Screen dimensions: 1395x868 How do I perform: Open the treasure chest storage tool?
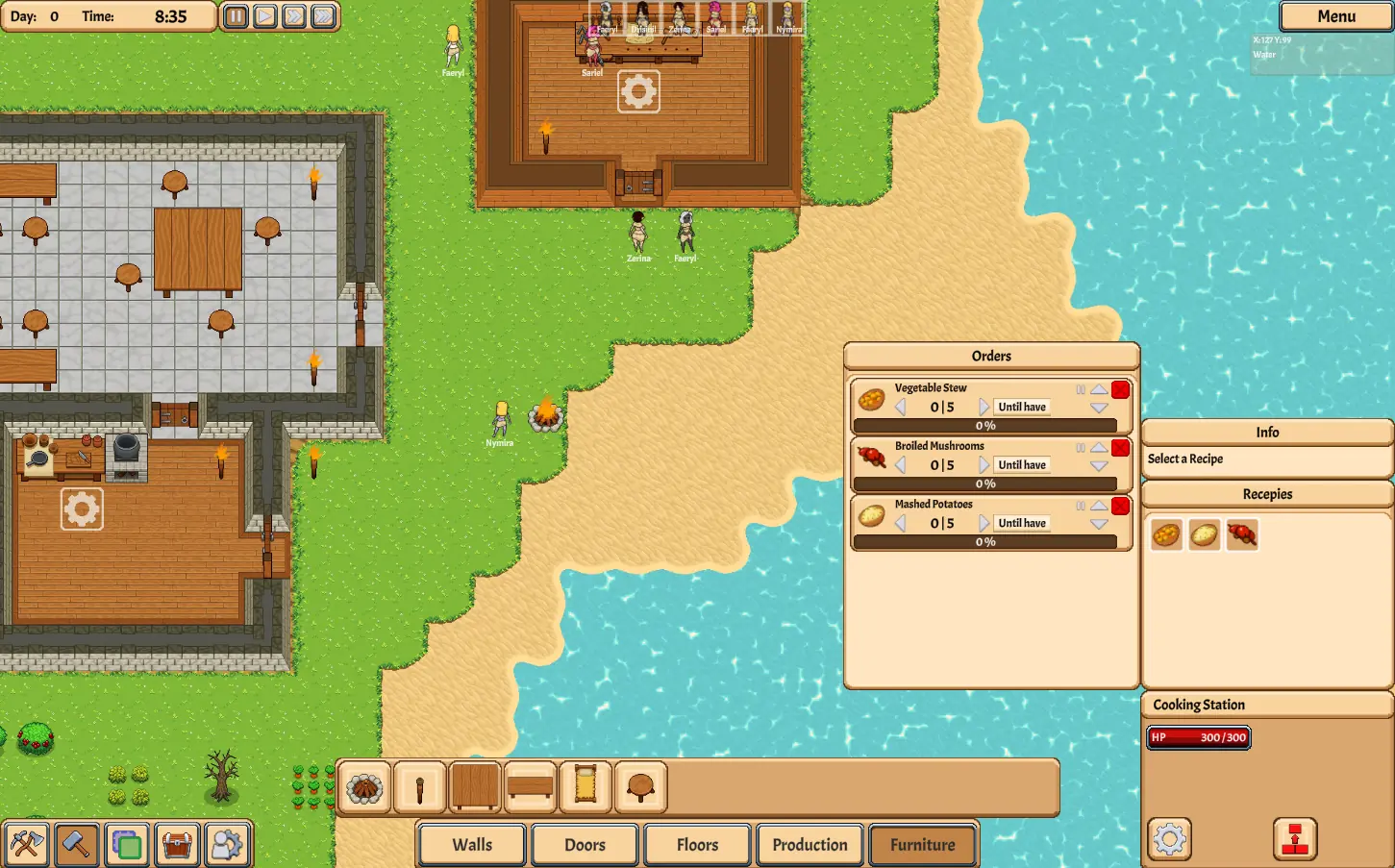(177, 845)
